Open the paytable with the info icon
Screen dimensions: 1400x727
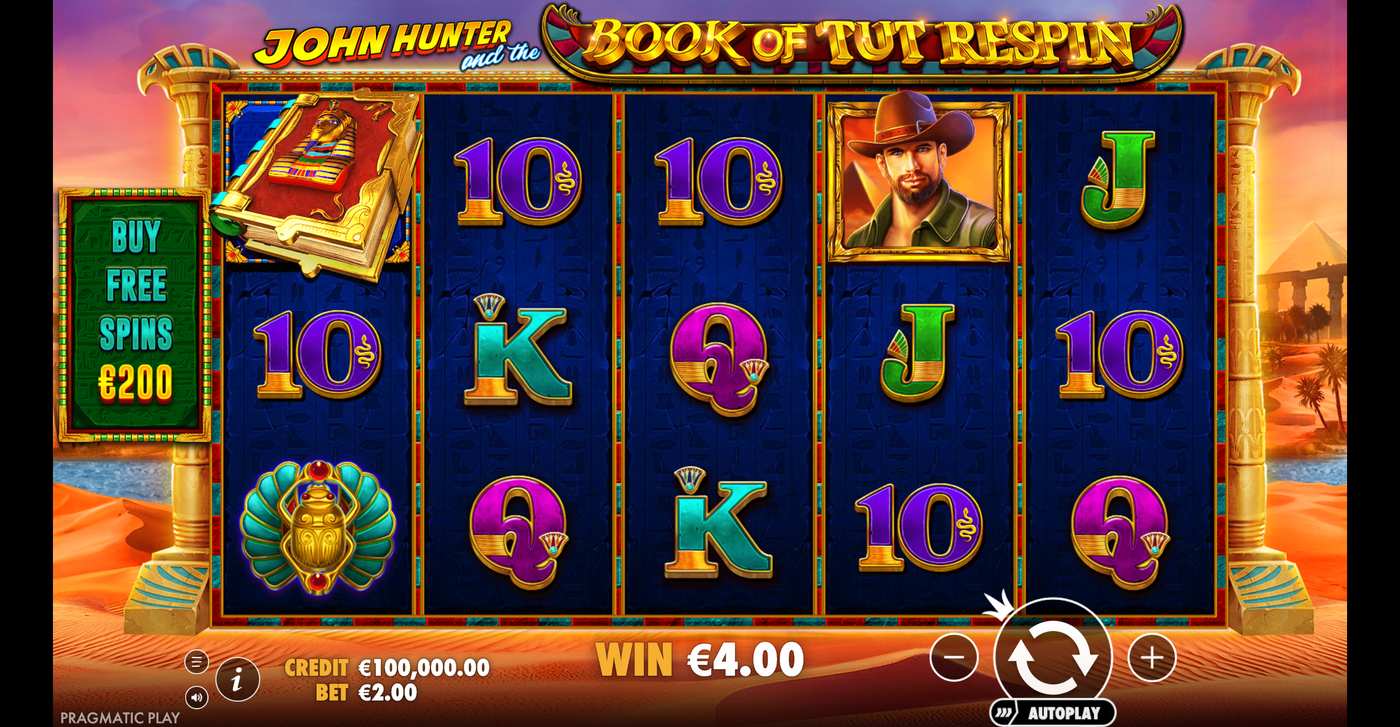[237, 676]
